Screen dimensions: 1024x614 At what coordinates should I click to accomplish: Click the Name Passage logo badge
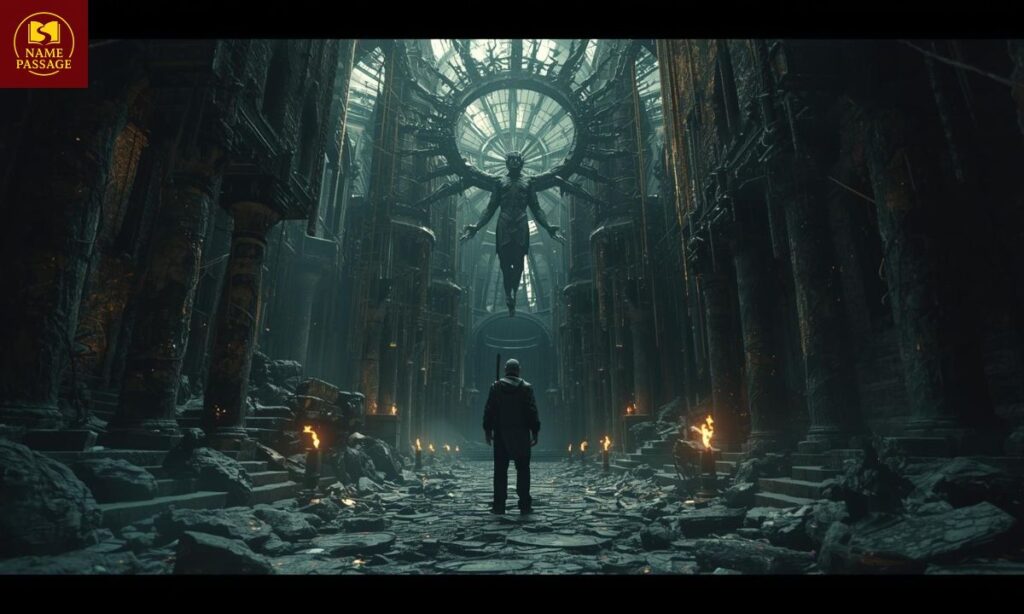(x=43, y=43)
